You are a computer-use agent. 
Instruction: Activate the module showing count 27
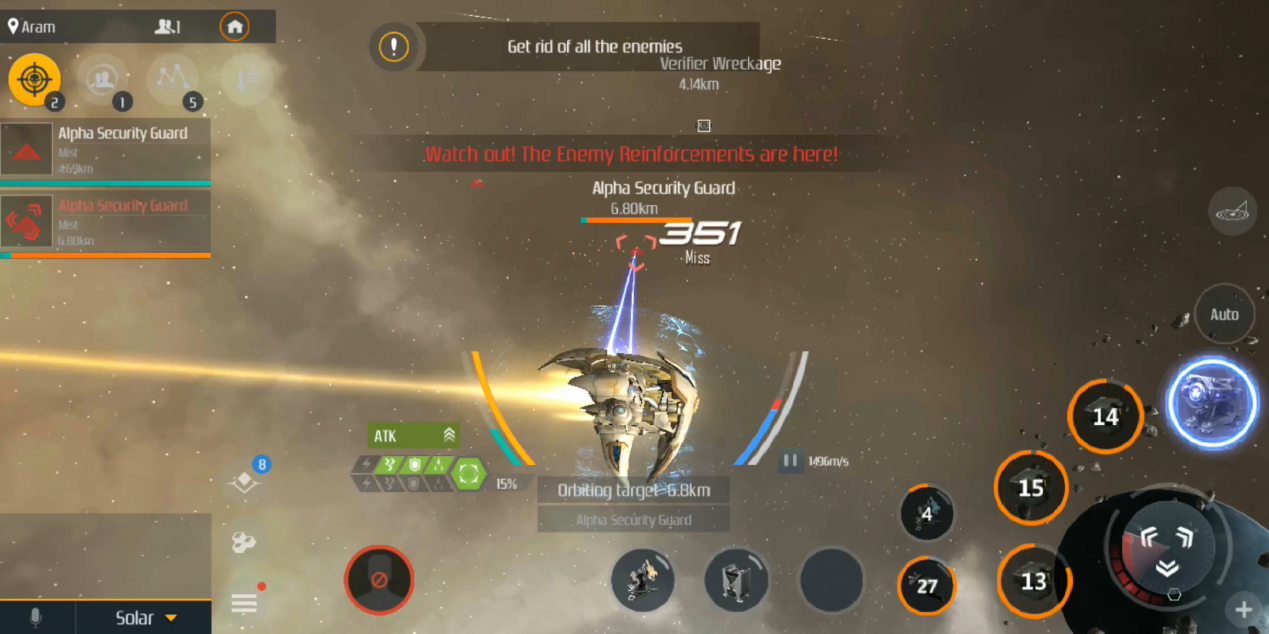click(927, 585)
